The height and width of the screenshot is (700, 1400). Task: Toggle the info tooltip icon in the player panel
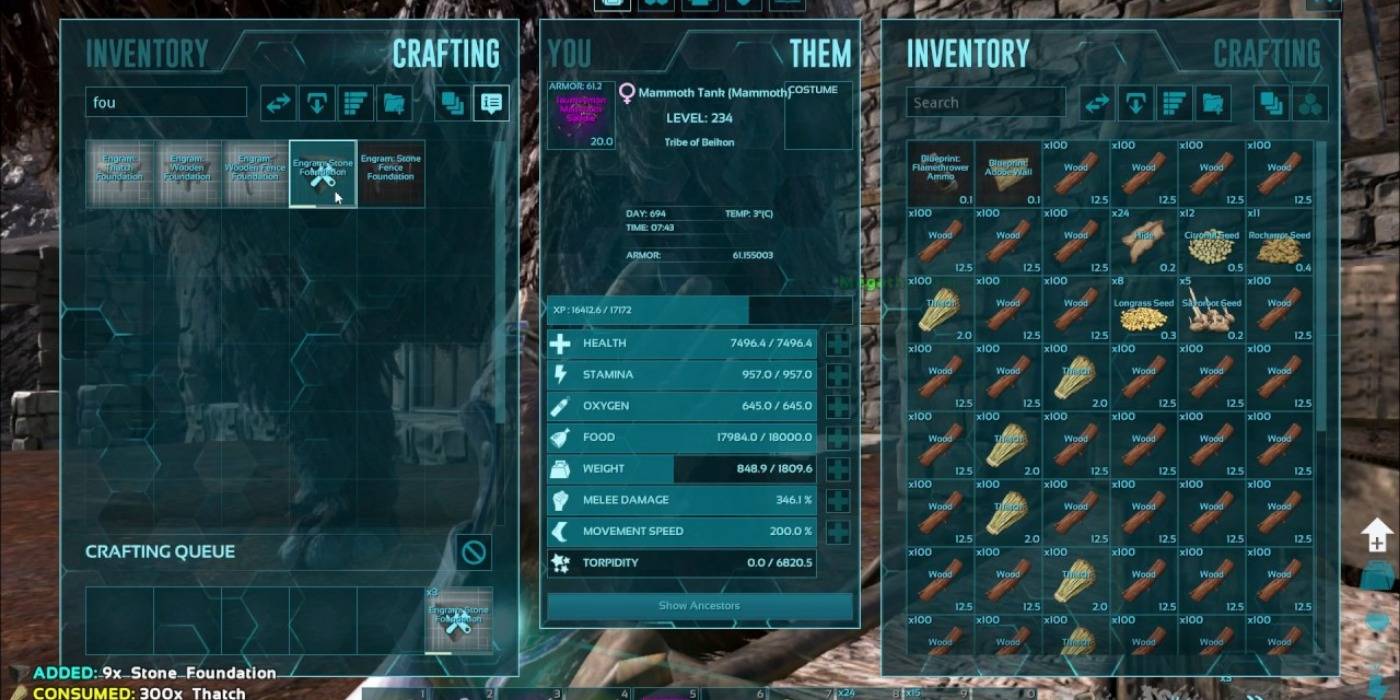pyautogui.click(x=490, y=102)
